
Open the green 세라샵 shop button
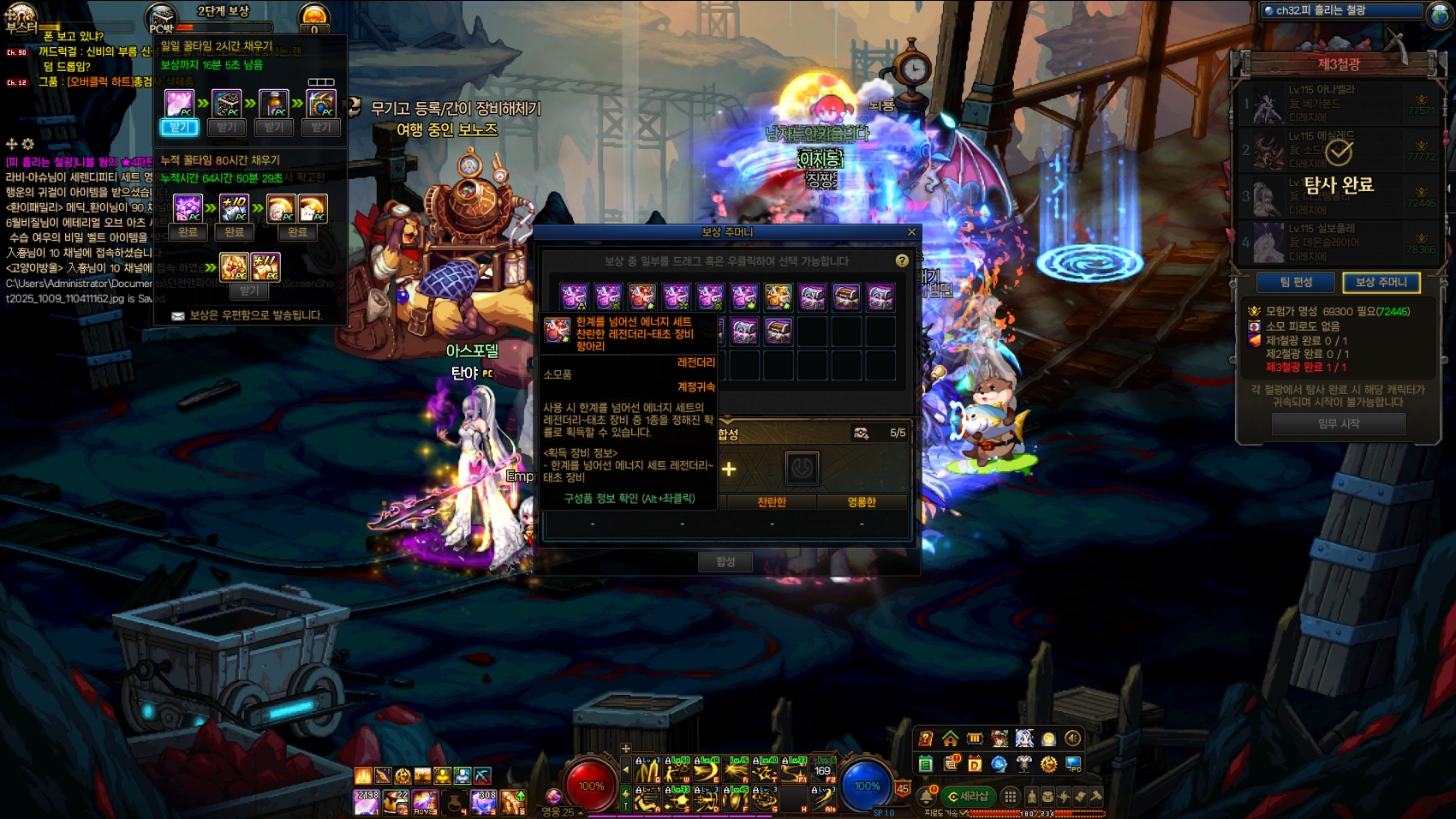[x=969, y=797]
